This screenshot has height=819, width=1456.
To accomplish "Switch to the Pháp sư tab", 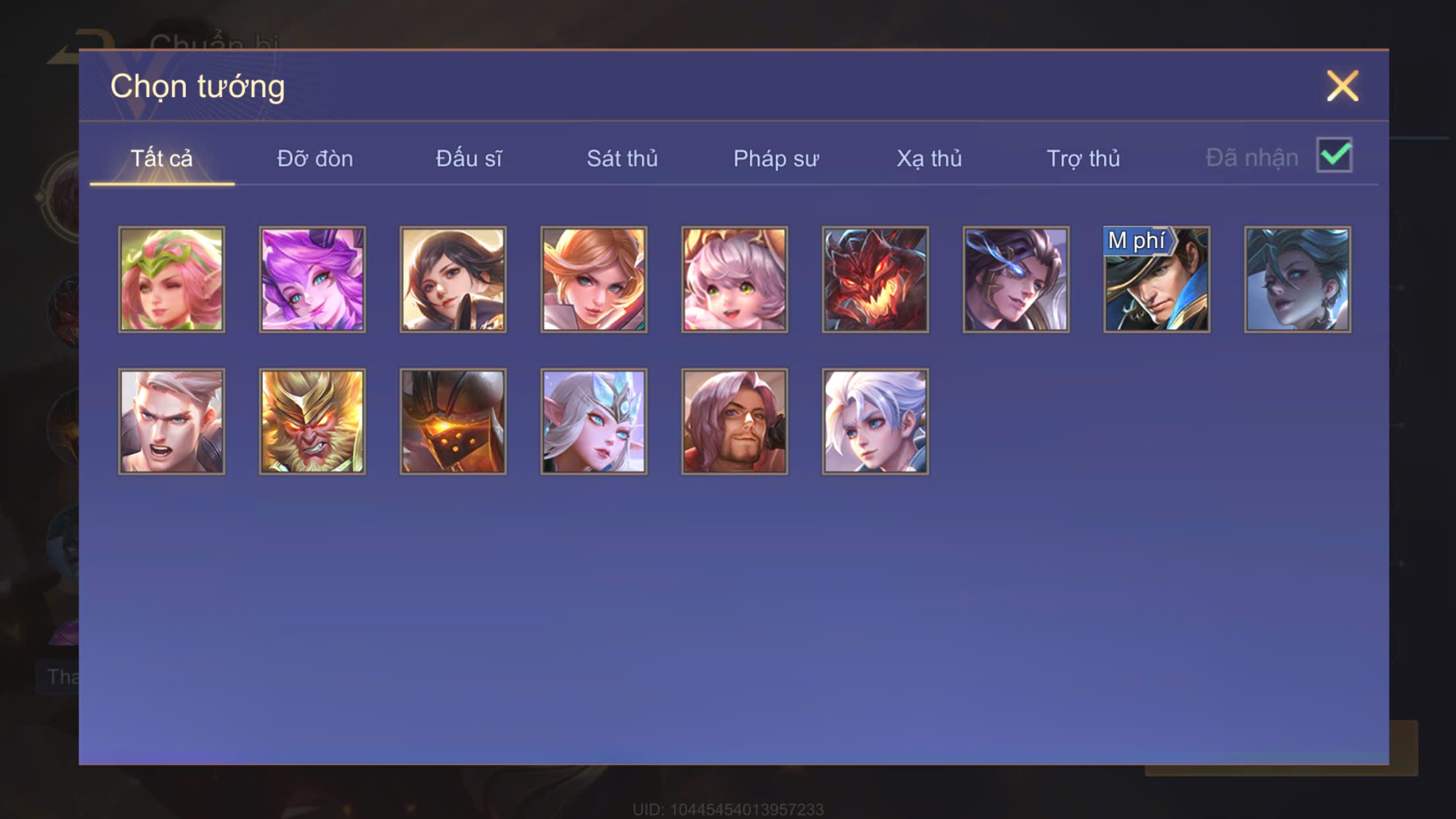I will coord(775,159).
